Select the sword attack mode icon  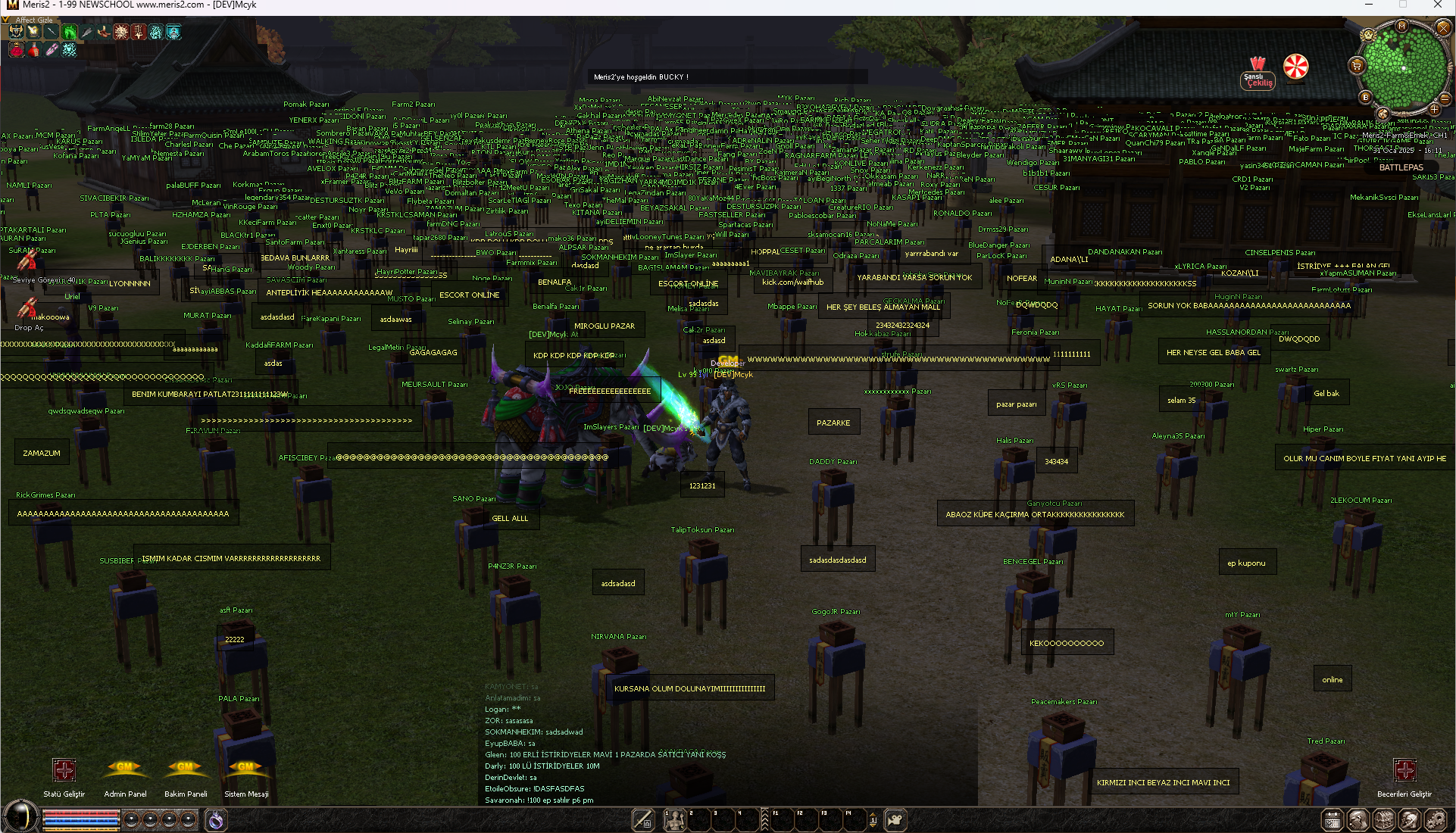tap(642, 819)
